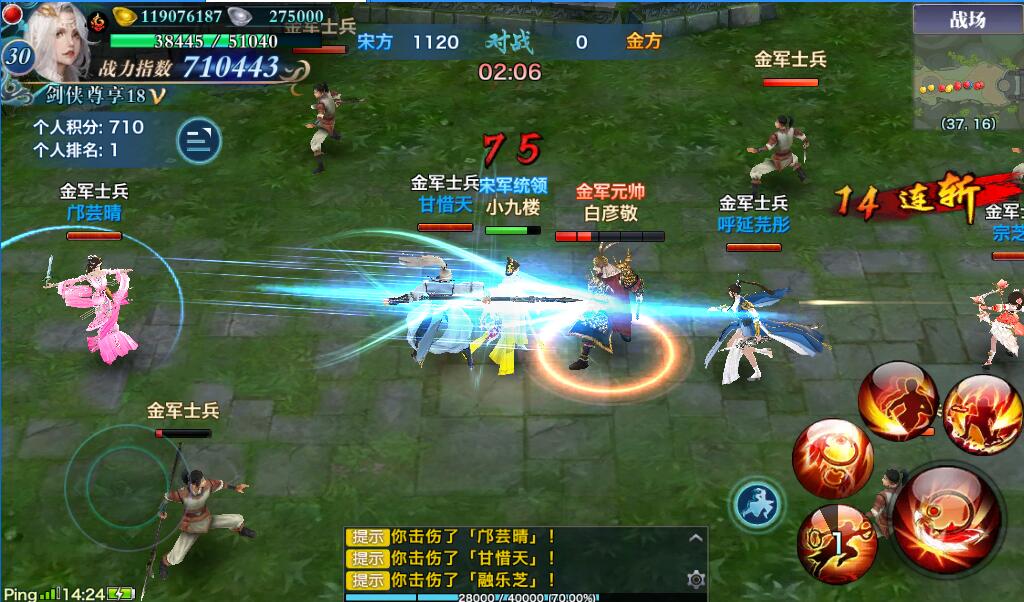Cast the fiery spinning warrior skill

pos(981,414)
